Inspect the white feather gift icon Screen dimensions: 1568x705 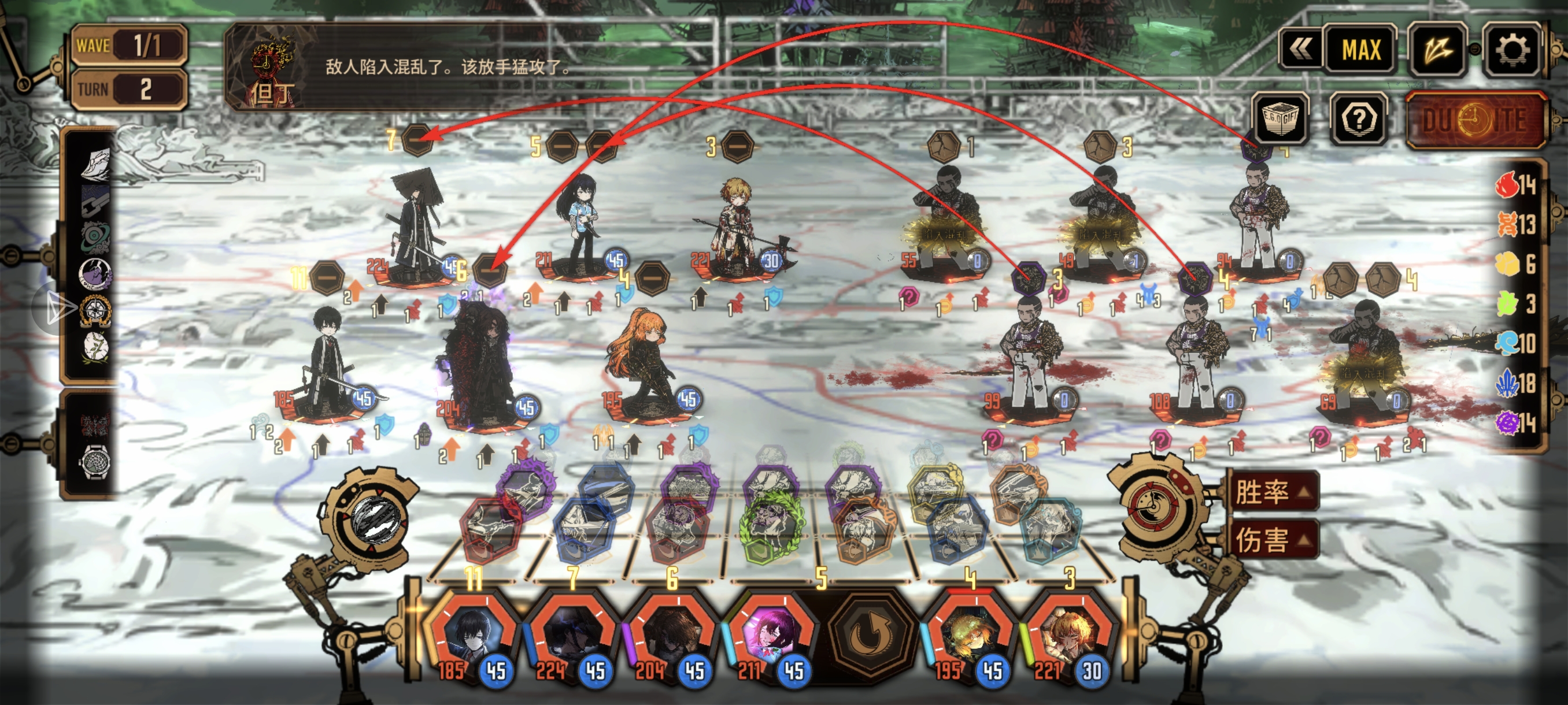point(95,164)
